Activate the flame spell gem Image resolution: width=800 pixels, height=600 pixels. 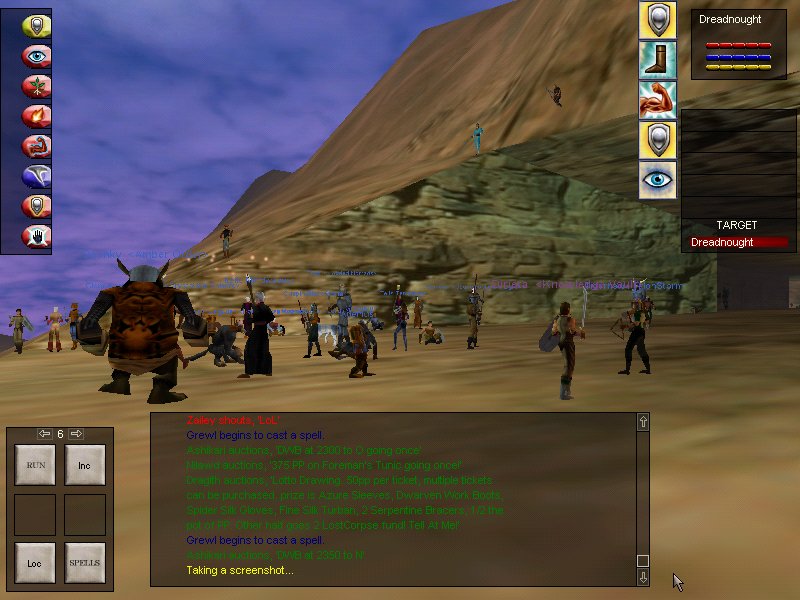pos(37,117)
